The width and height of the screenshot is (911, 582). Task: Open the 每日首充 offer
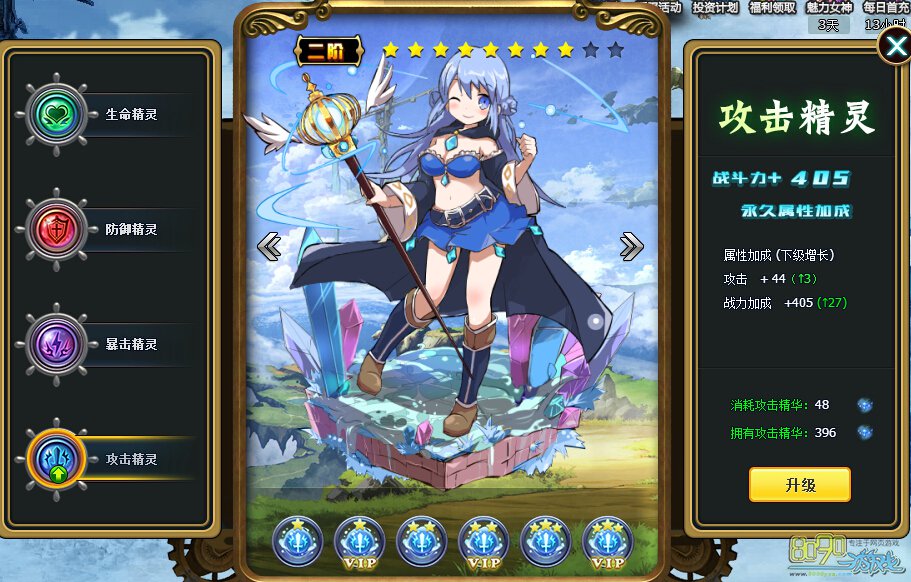[886, 7]
